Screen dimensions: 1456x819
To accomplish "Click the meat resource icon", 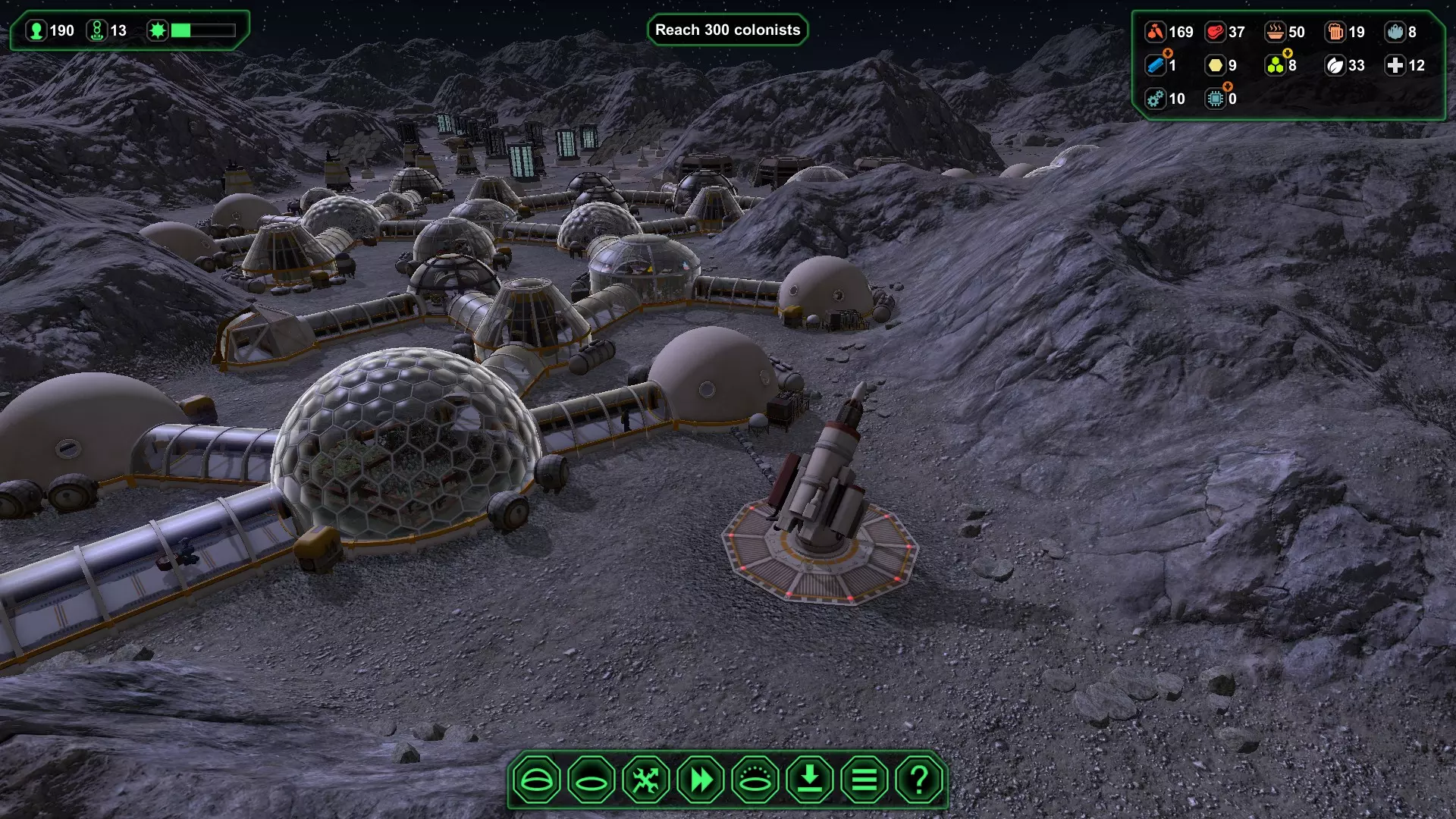I will 1215,32.
